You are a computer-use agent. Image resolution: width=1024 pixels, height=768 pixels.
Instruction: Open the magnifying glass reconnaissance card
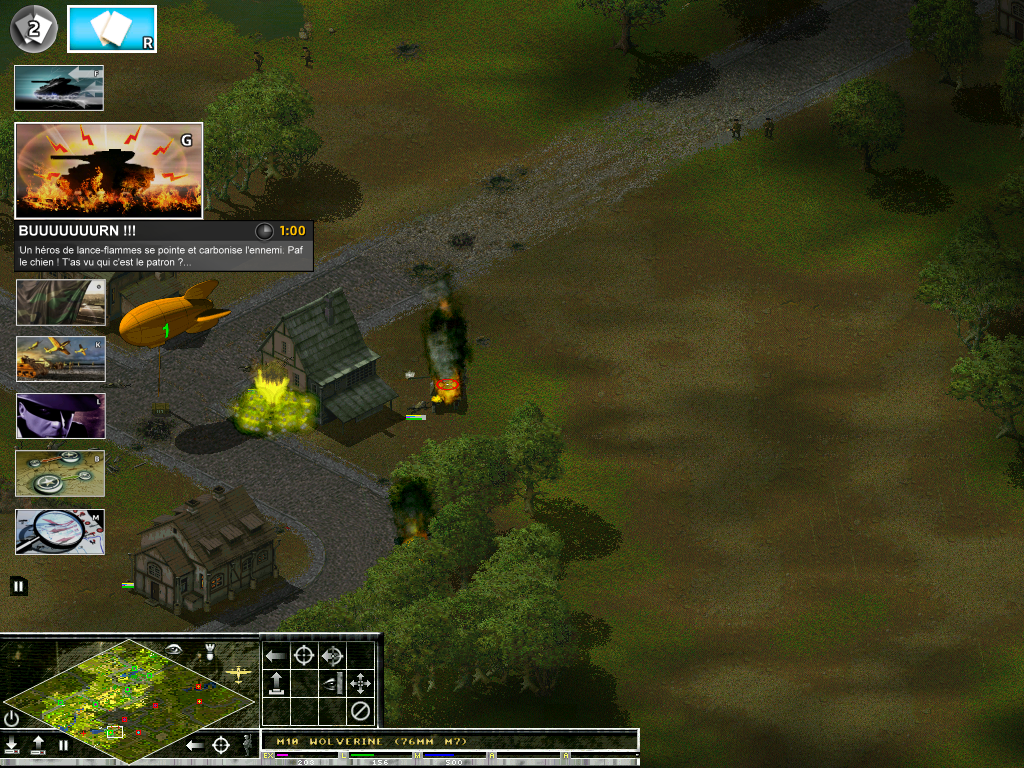(x=60, y=531)
